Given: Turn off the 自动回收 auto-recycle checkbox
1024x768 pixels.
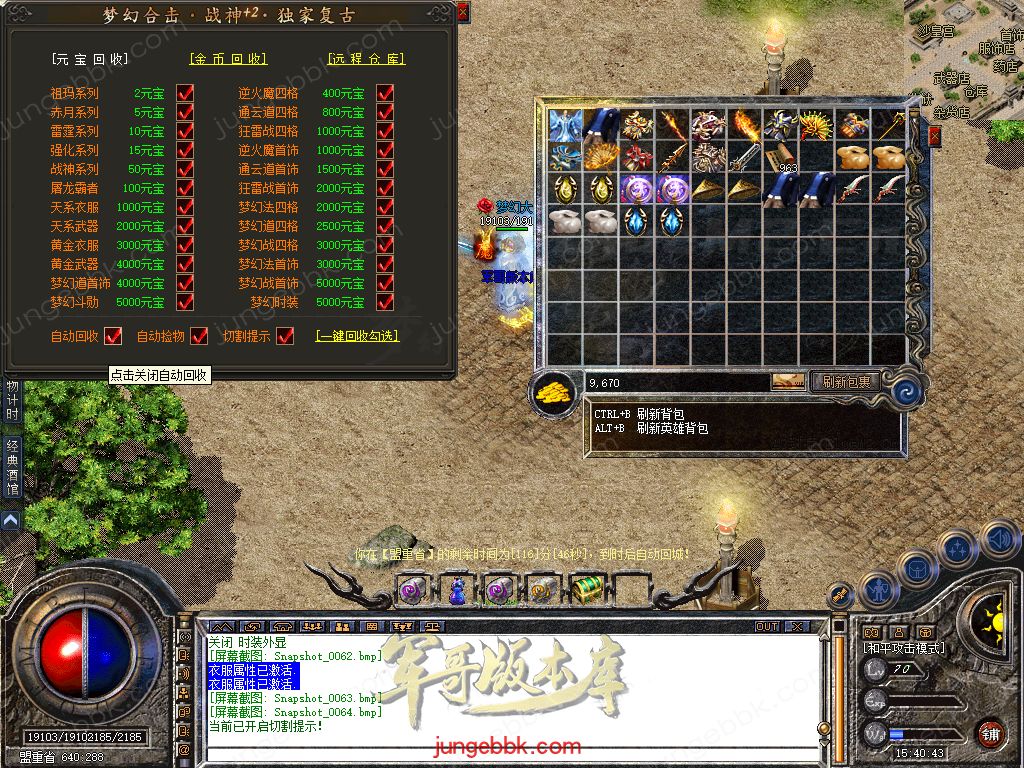Looking at the screenshot, I should 113,336.
